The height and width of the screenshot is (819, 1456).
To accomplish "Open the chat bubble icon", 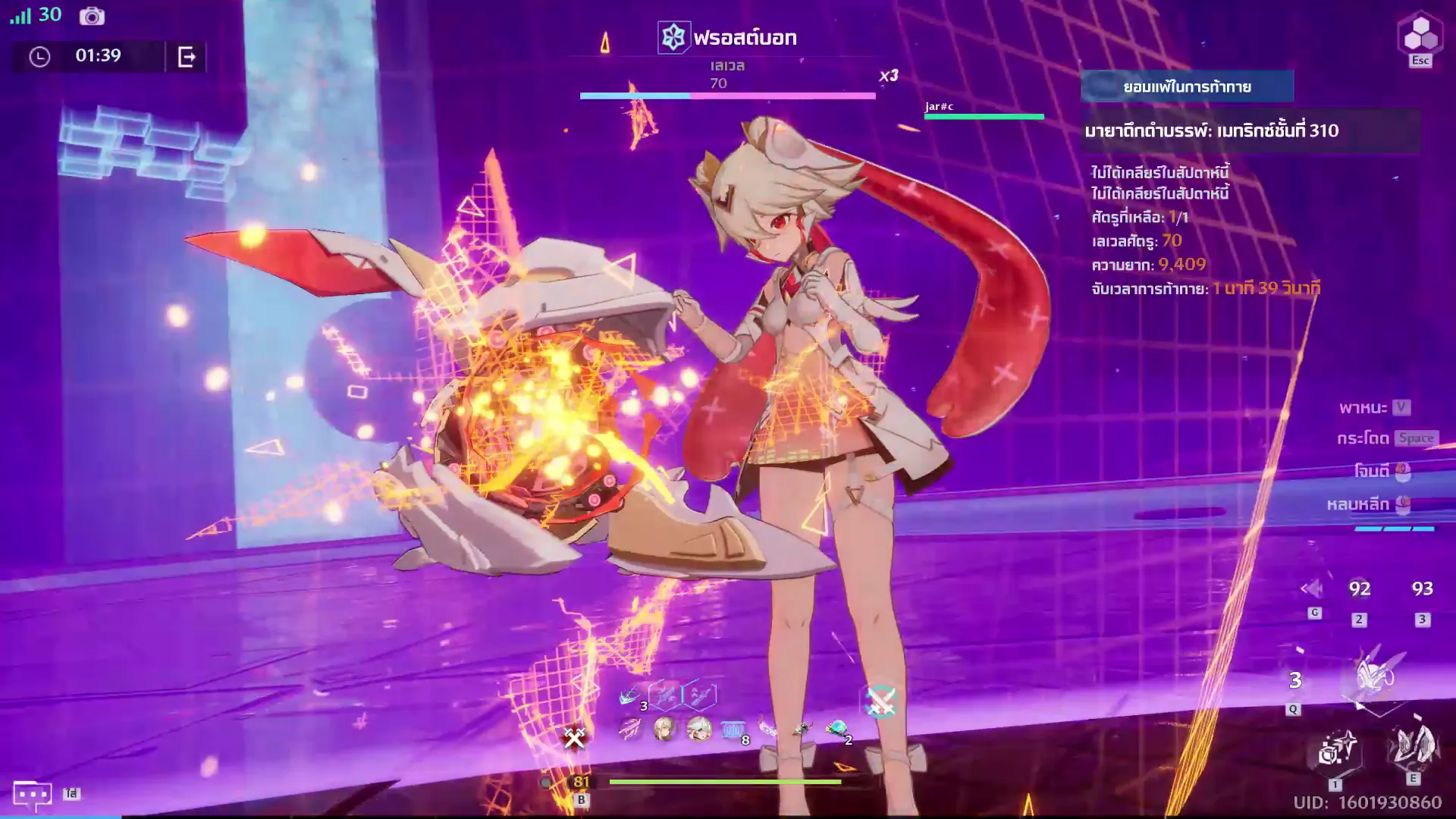I will 32,794.
